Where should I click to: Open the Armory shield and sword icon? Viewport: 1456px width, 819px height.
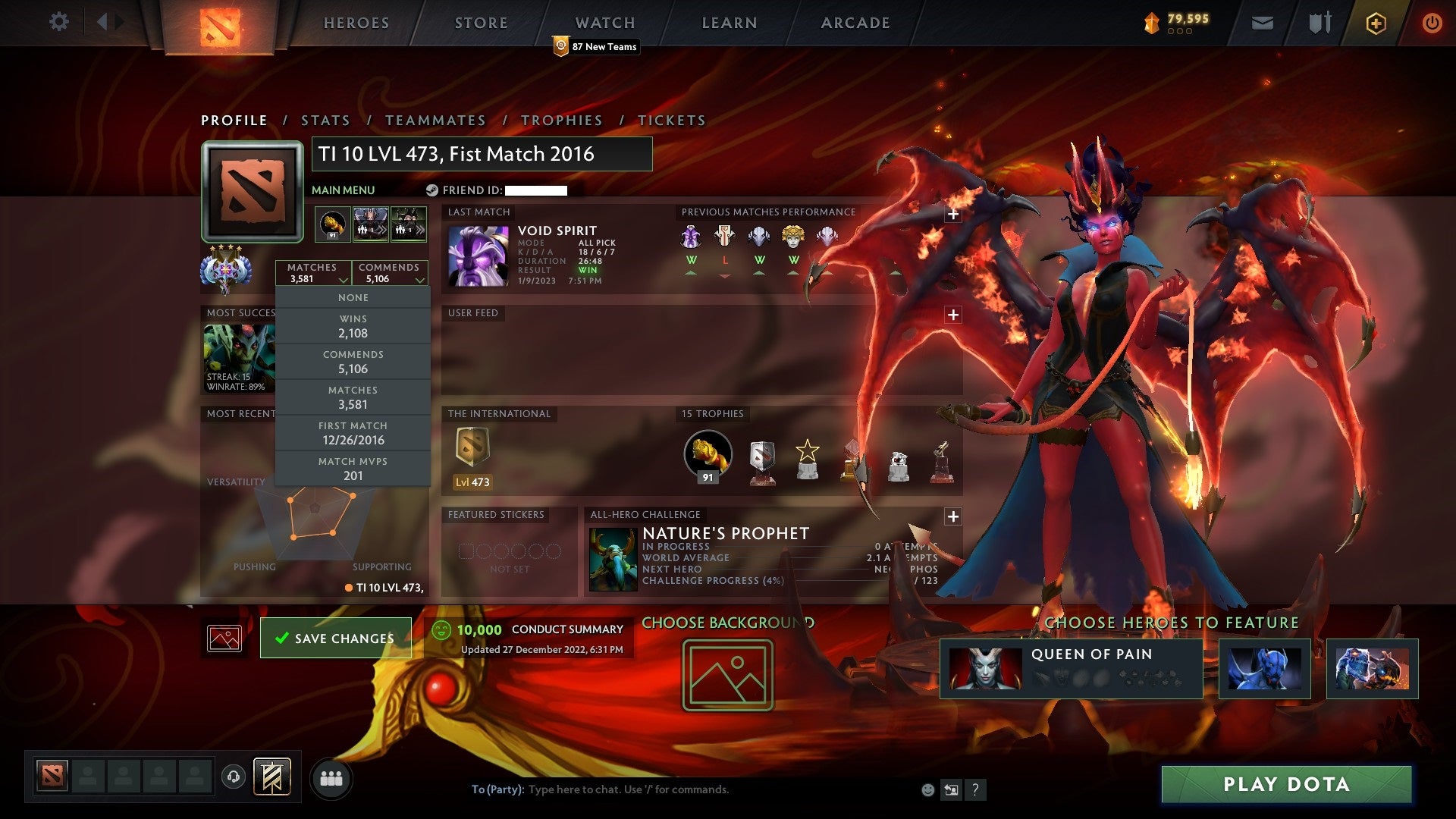click(x=1319, y=23)
